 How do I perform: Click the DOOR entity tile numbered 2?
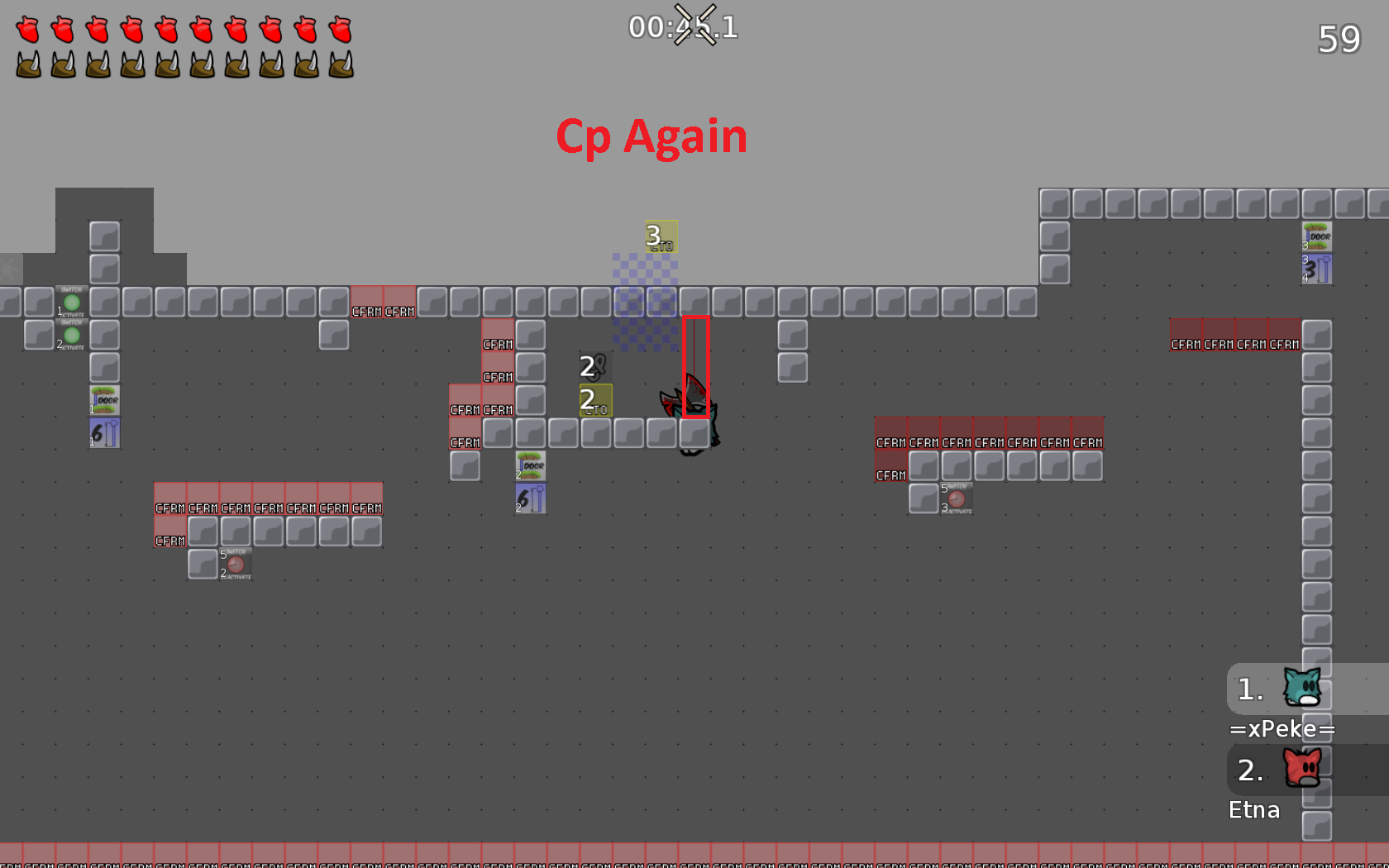coord(531,465)
